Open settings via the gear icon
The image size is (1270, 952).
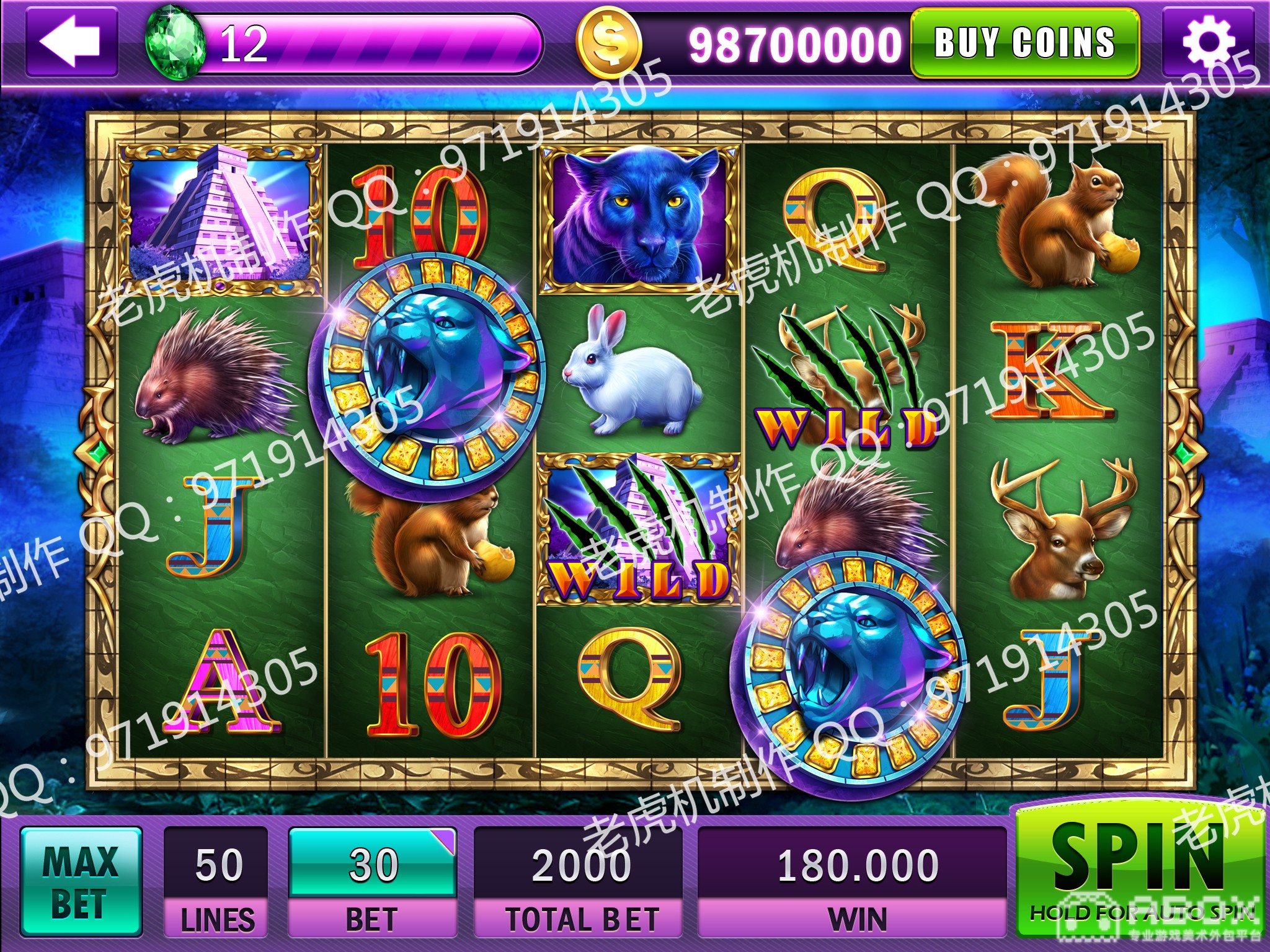[1207, 43]
